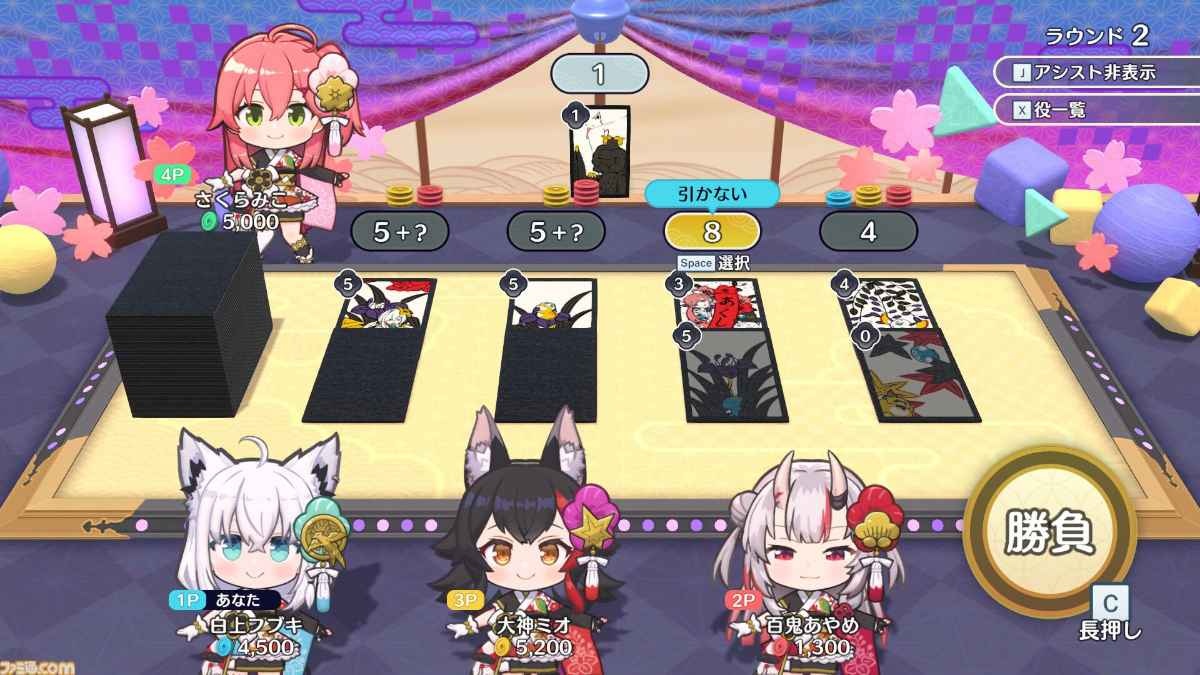Image resolution: width=1200 pixels, height=675 pixels.
Task: Choose the 引かない (don't draw) option
Action: [712, 194]
